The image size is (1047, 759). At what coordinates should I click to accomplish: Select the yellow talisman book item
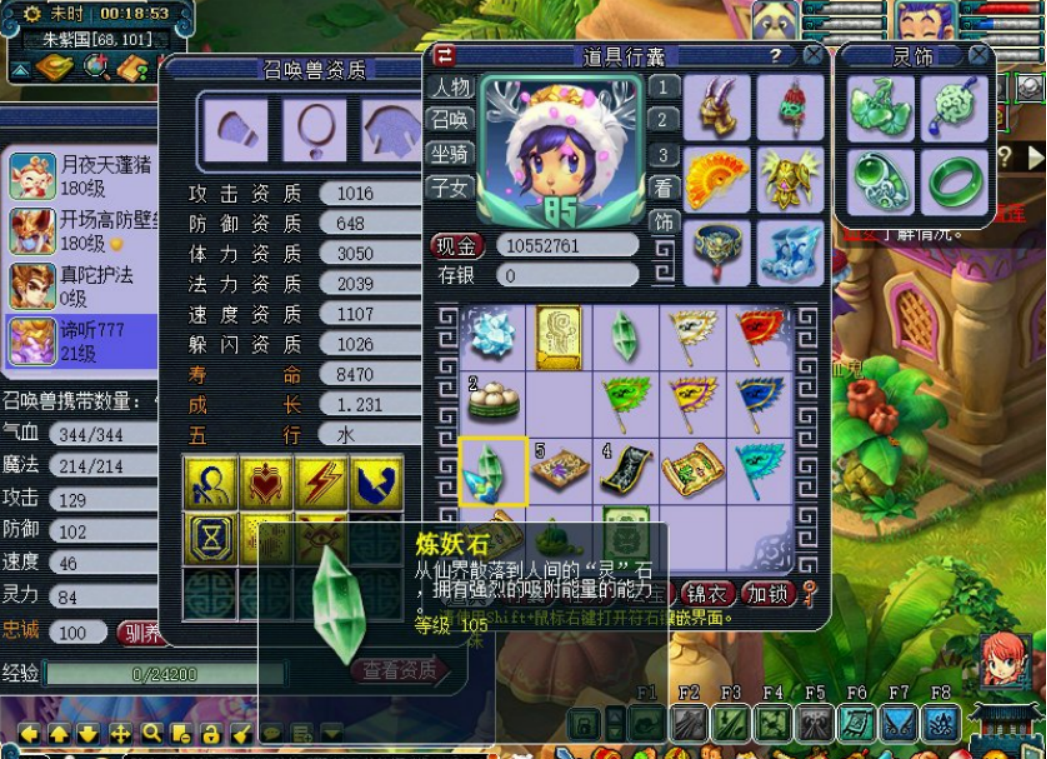click(559, 335)
